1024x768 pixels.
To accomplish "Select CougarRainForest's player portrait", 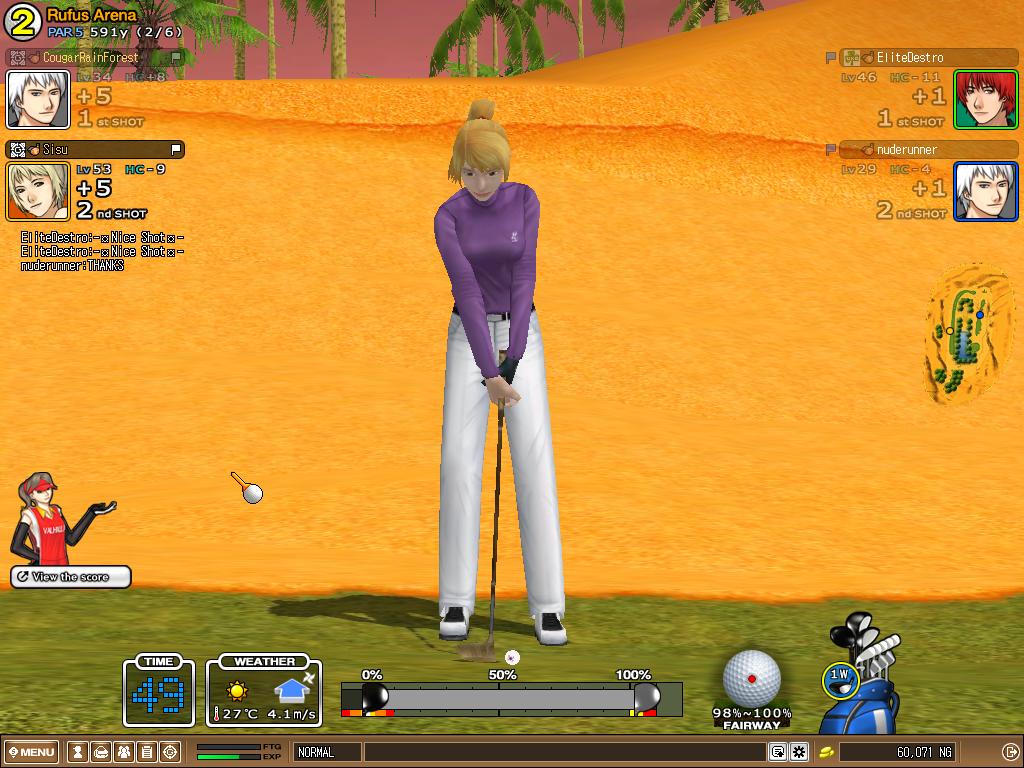I will click(x=38, y=99).
